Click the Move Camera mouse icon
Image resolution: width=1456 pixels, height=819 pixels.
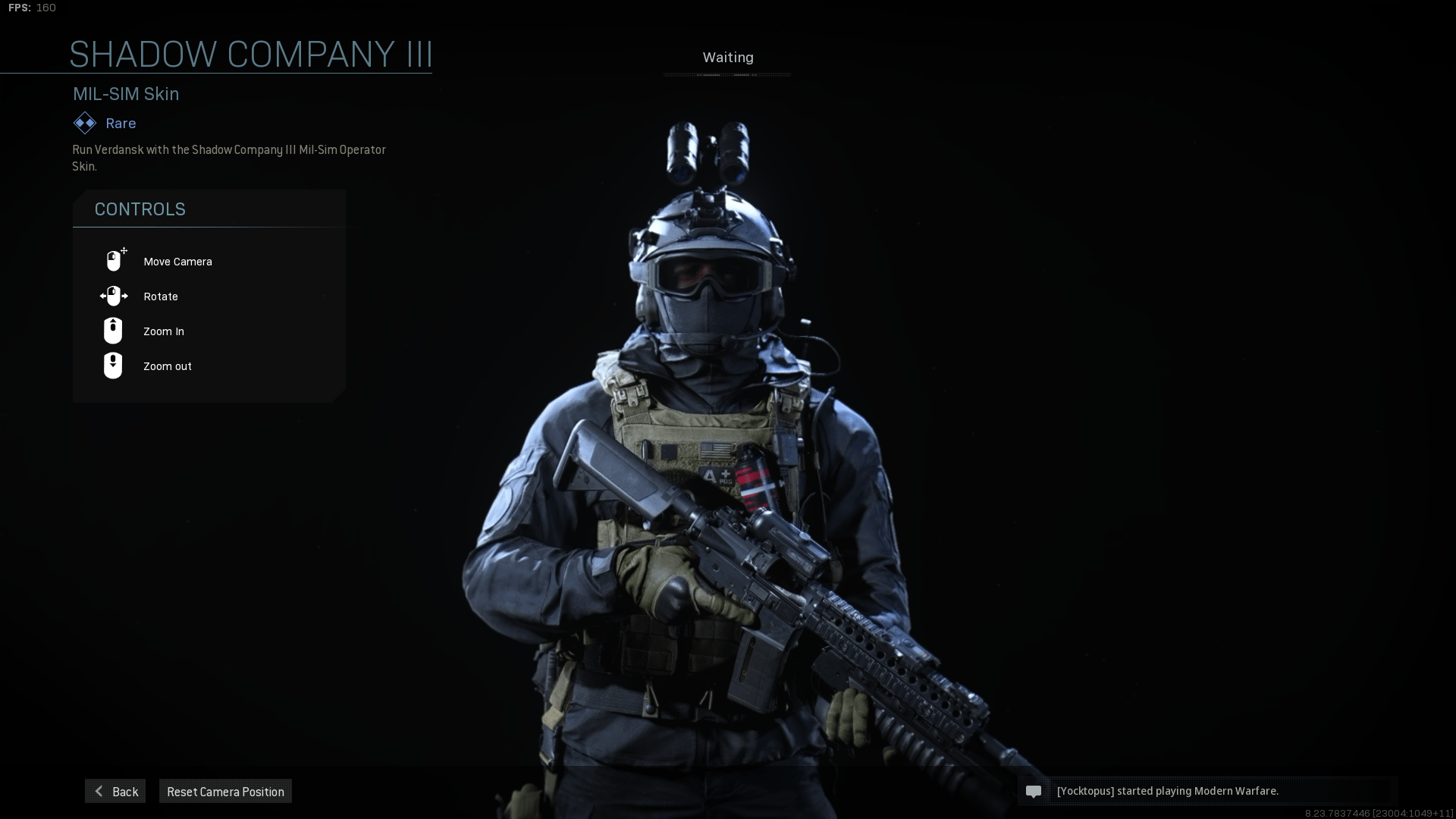114,260
